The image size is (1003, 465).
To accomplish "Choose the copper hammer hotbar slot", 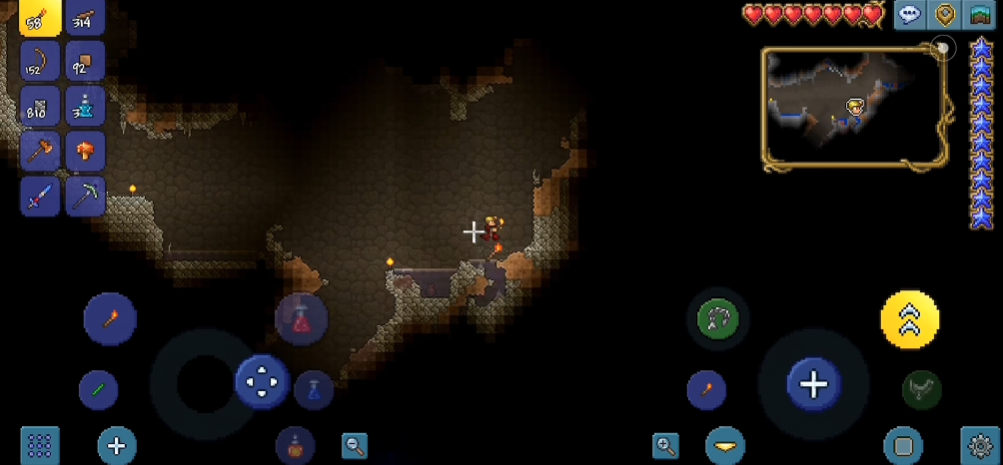I will (x=40, y=151).
